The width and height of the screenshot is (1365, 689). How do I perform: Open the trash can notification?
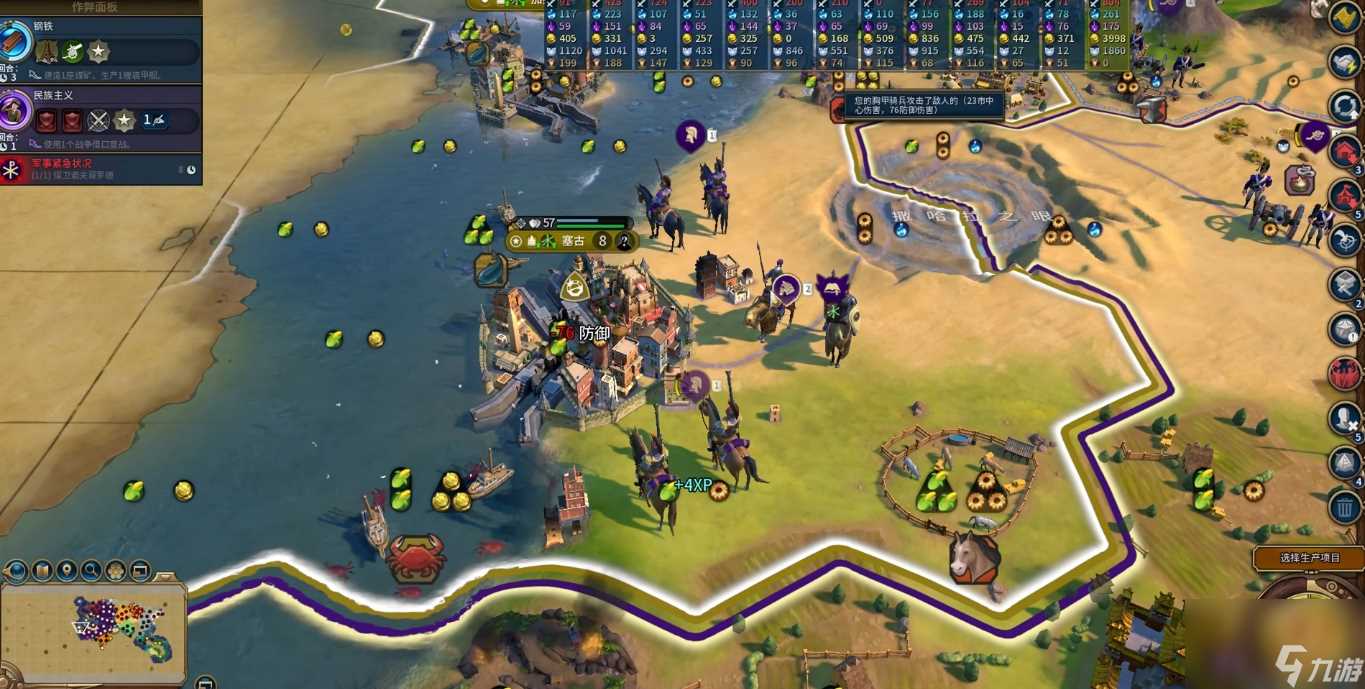click(1346, 506)
